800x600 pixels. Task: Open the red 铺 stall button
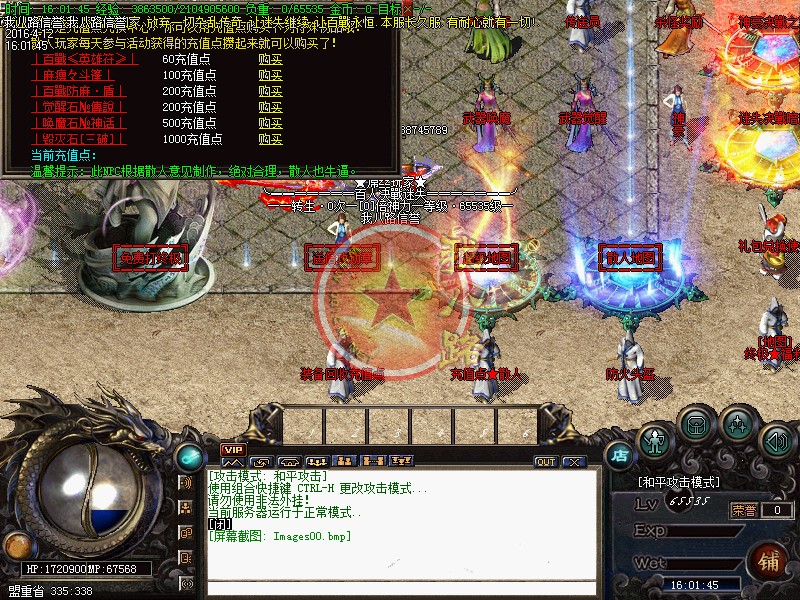pos(770,558)
